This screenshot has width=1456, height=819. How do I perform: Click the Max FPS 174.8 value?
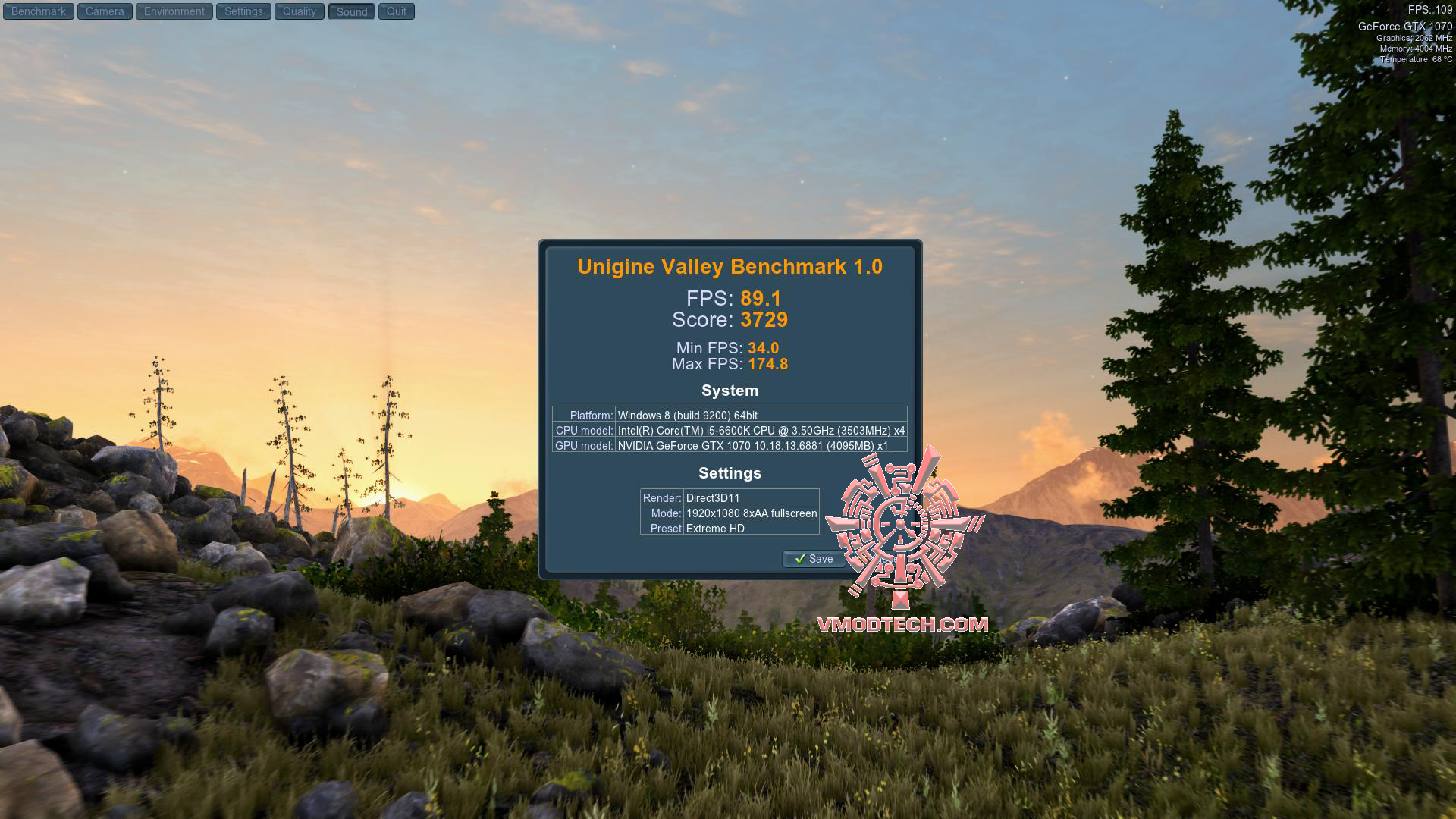coord(769,364)
